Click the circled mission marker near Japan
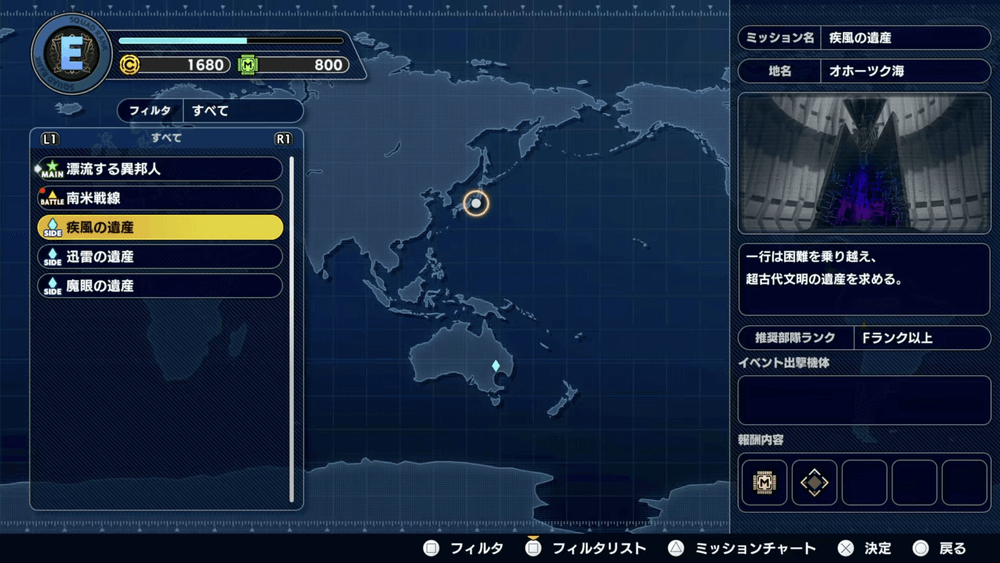The width and height of the screenshot is (1000, 563). coord(476,203)
